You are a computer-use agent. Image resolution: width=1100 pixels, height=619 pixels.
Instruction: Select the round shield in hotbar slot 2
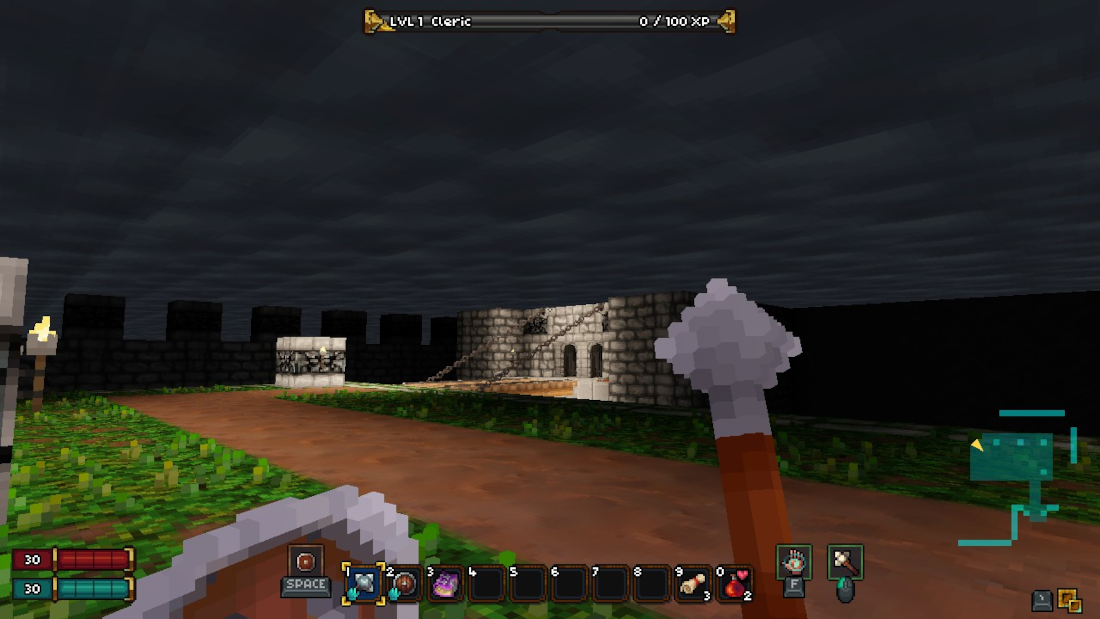tap(404, 583)
